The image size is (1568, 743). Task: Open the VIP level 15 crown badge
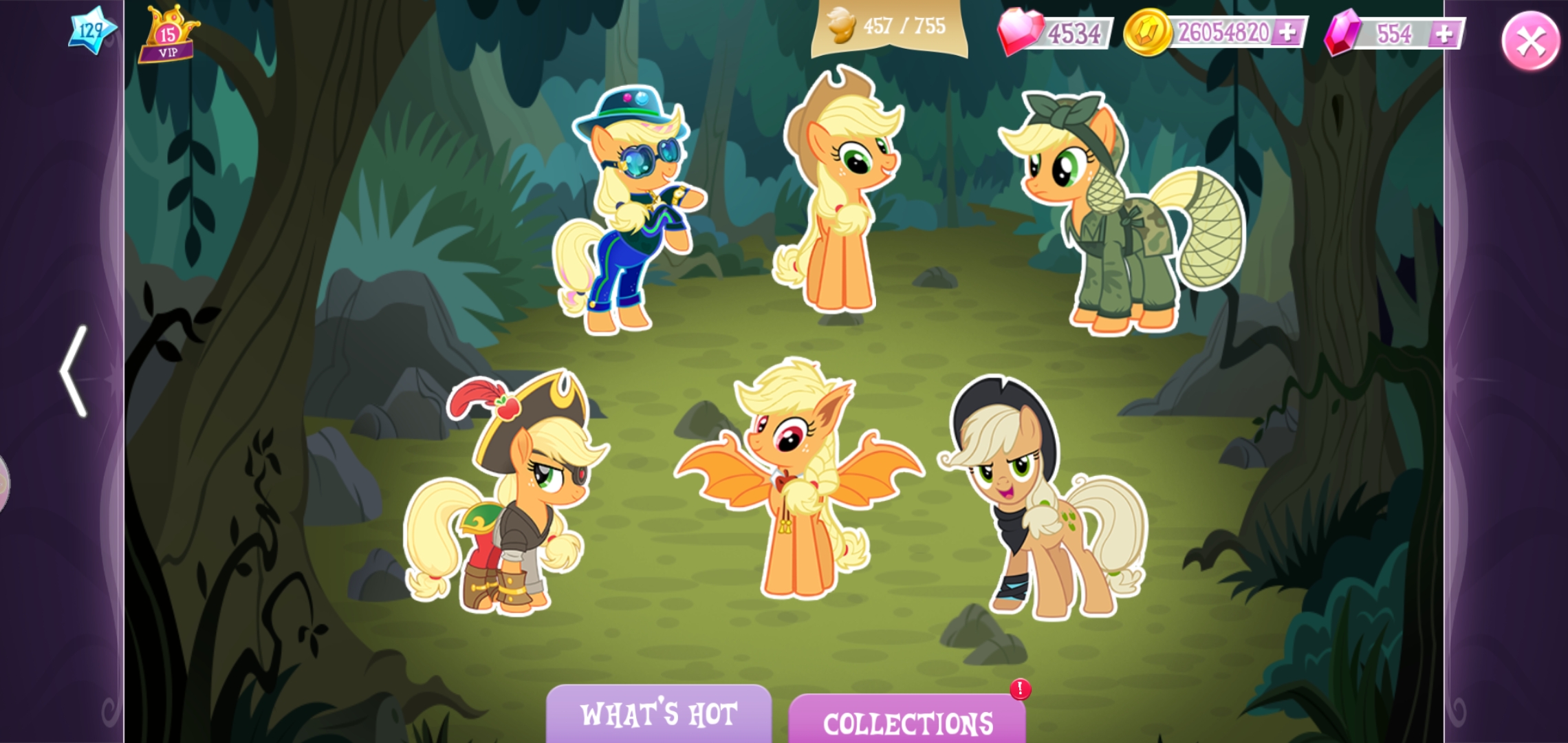[167, 33]
